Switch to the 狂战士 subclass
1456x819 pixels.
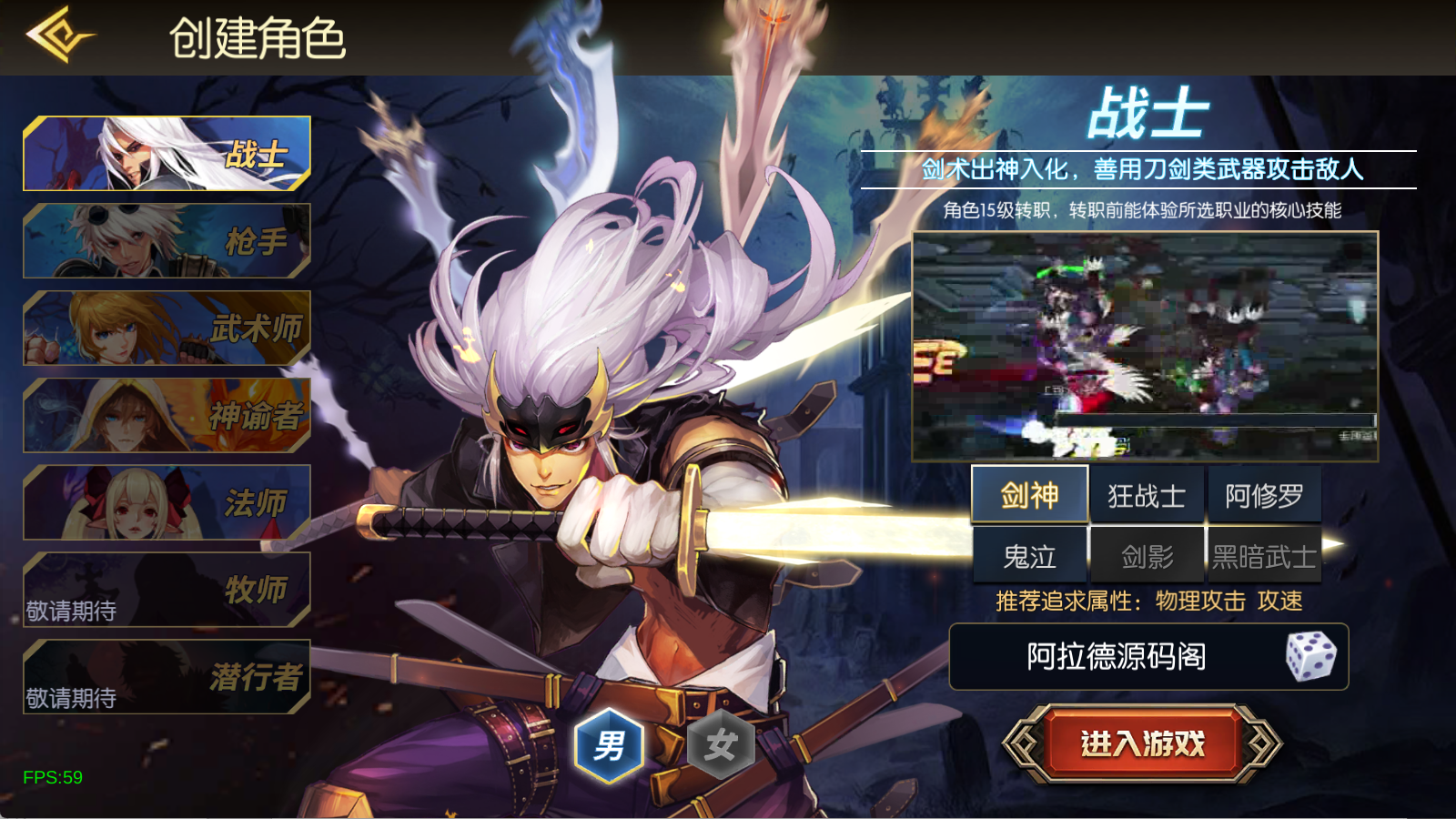click(1147, 494)
